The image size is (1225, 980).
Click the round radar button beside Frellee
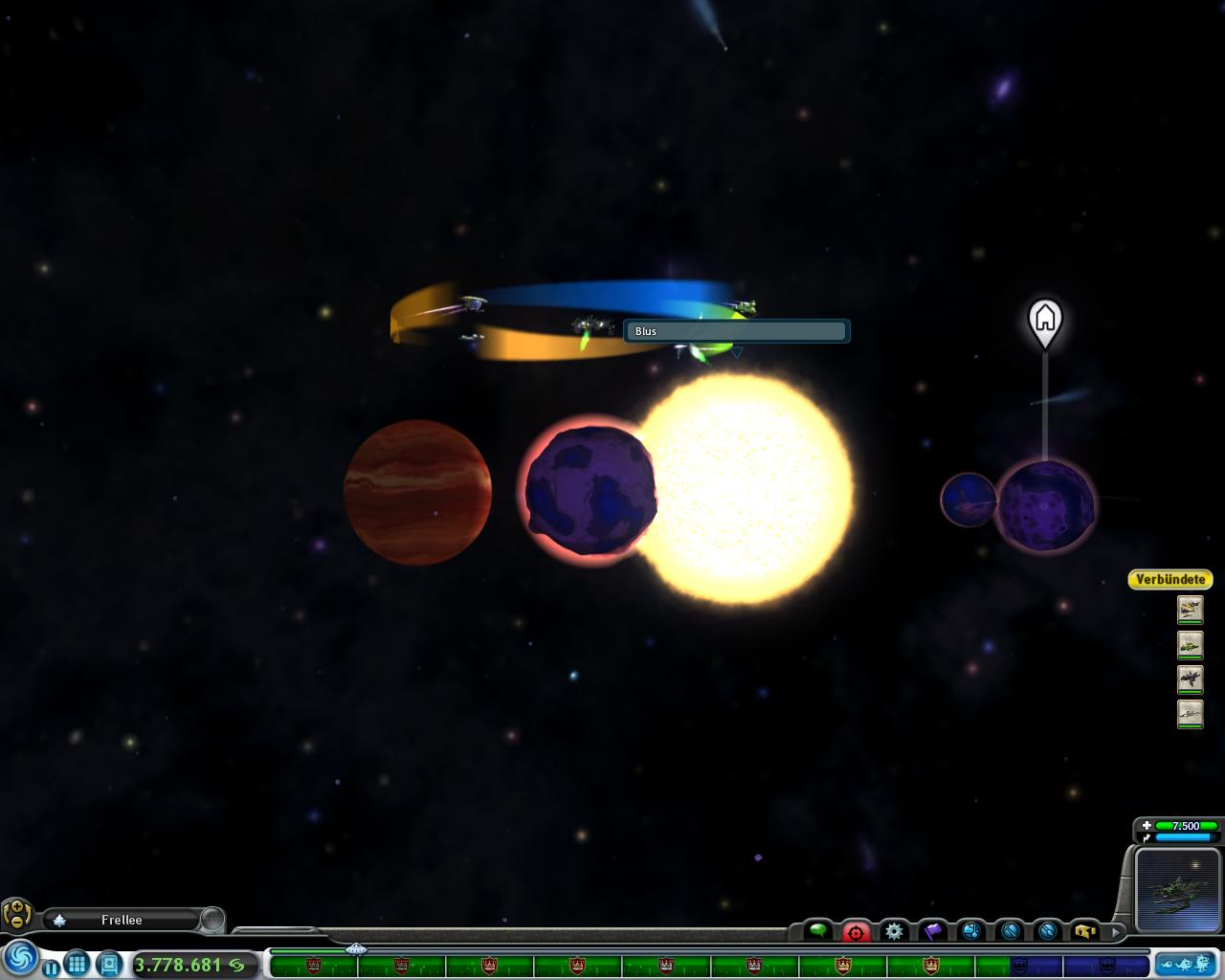click(x=212, y=920)
